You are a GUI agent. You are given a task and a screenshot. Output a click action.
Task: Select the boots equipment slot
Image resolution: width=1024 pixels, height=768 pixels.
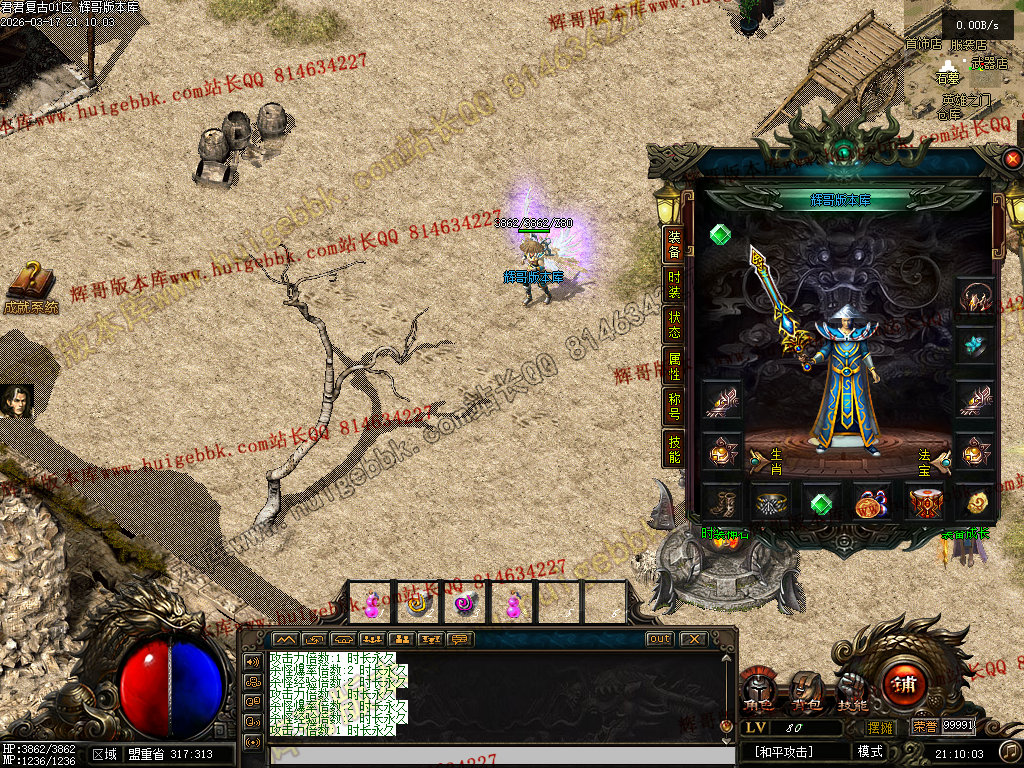[720, 502]
